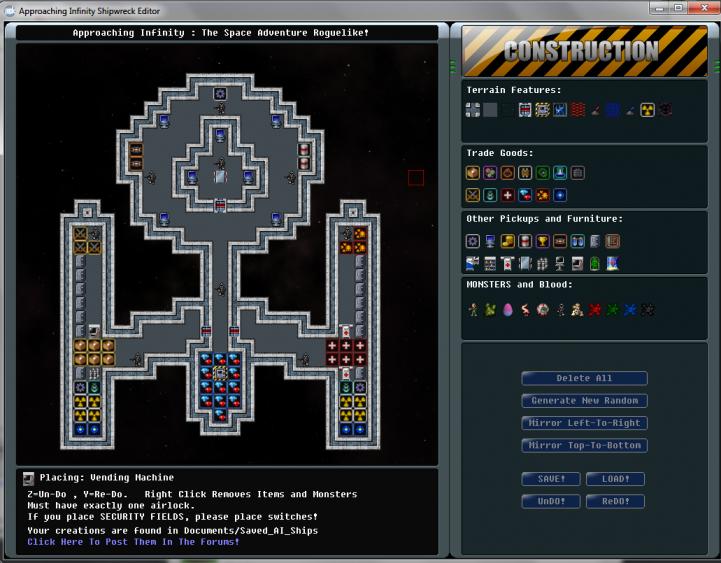Click the Delete All button
The image size is (721, 563).
coord(584,378)
